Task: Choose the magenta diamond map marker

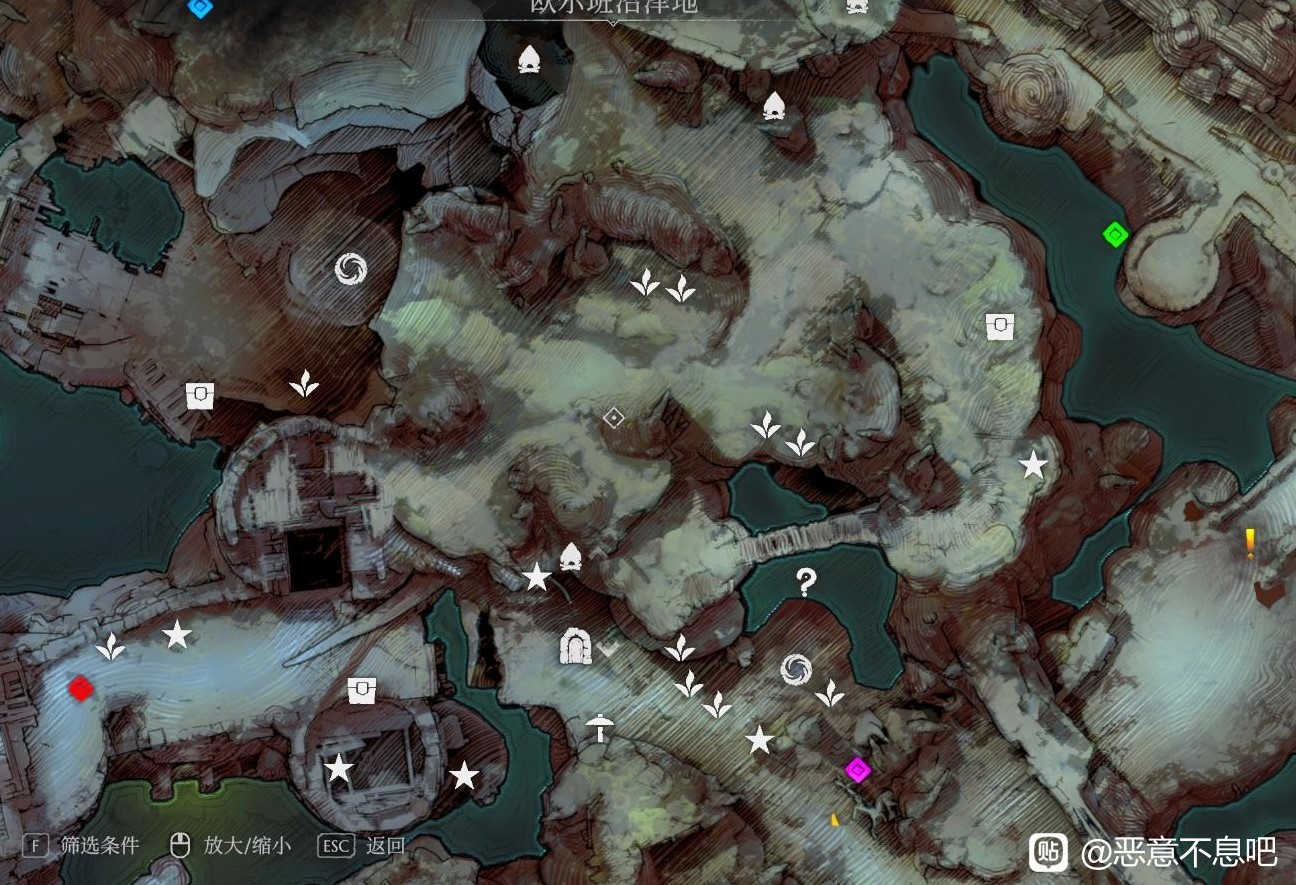Action: (857, 770)
